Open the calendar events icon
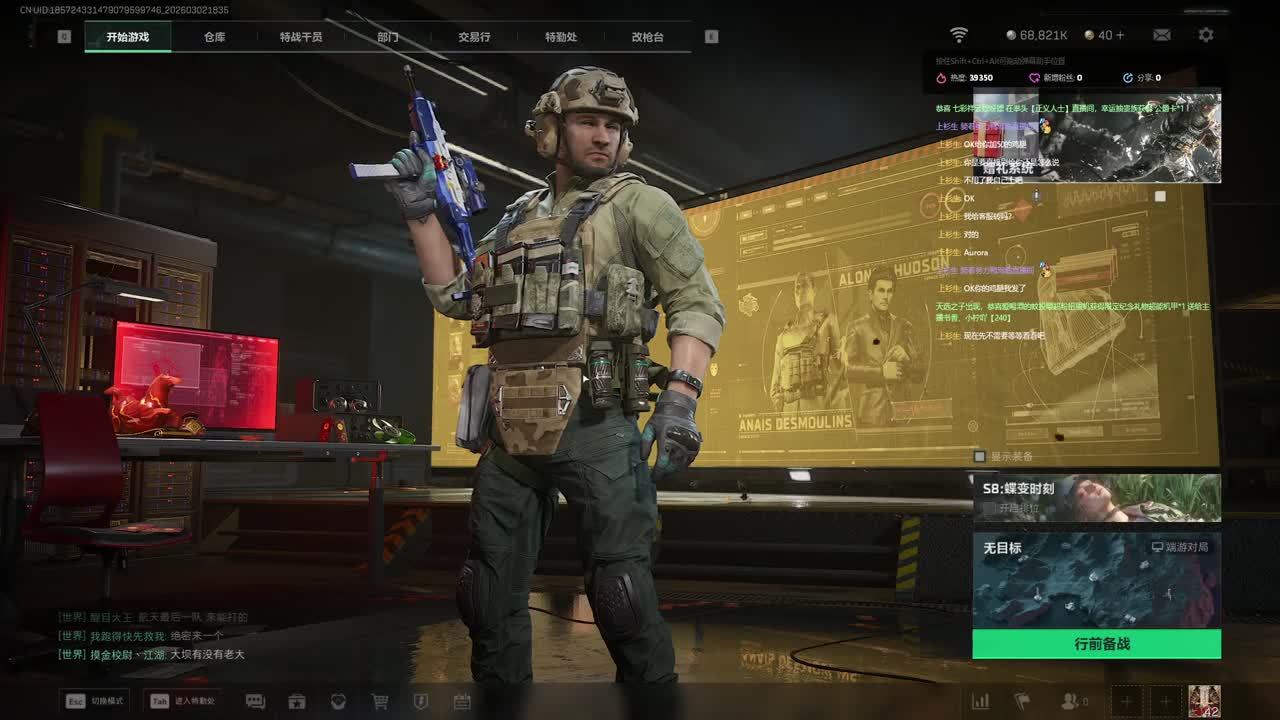 (462, 702)
